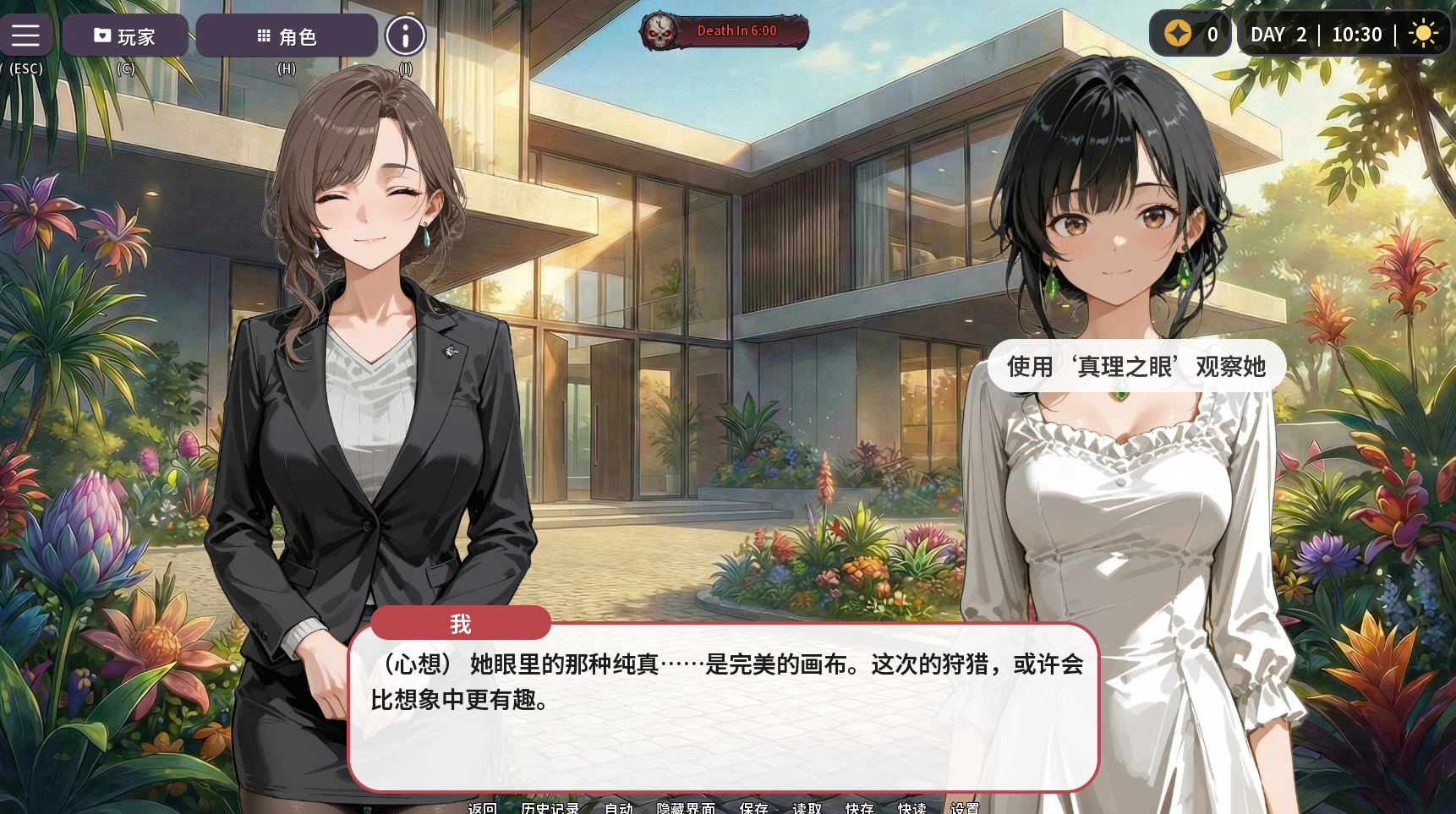This screenshot has width=1456, height=814.
Task: Click the sun daytime icon
Action: tap(1423, 34)
